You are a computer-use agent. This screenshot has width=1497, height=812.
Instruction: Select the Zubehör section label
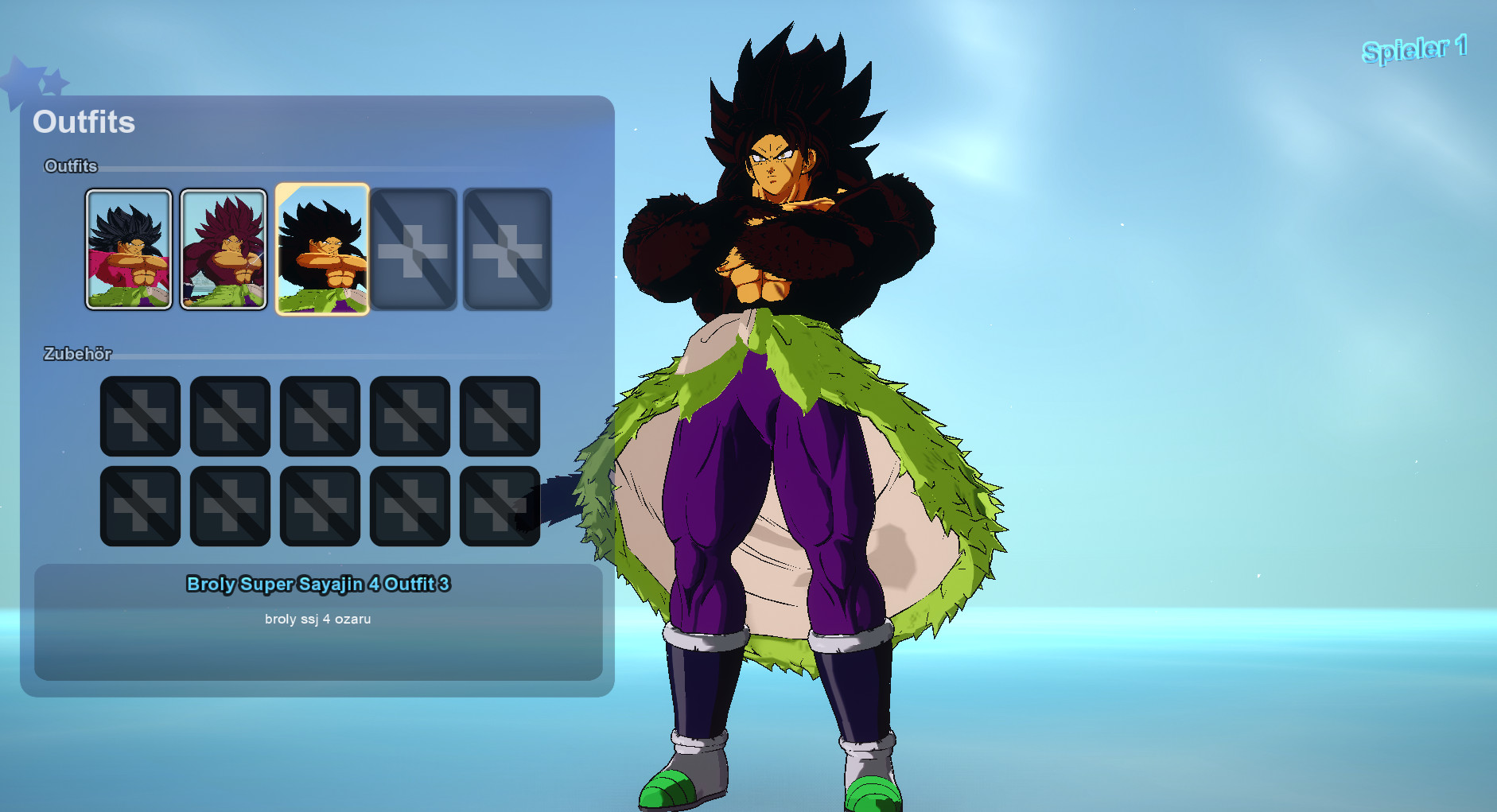pos(78,354)
